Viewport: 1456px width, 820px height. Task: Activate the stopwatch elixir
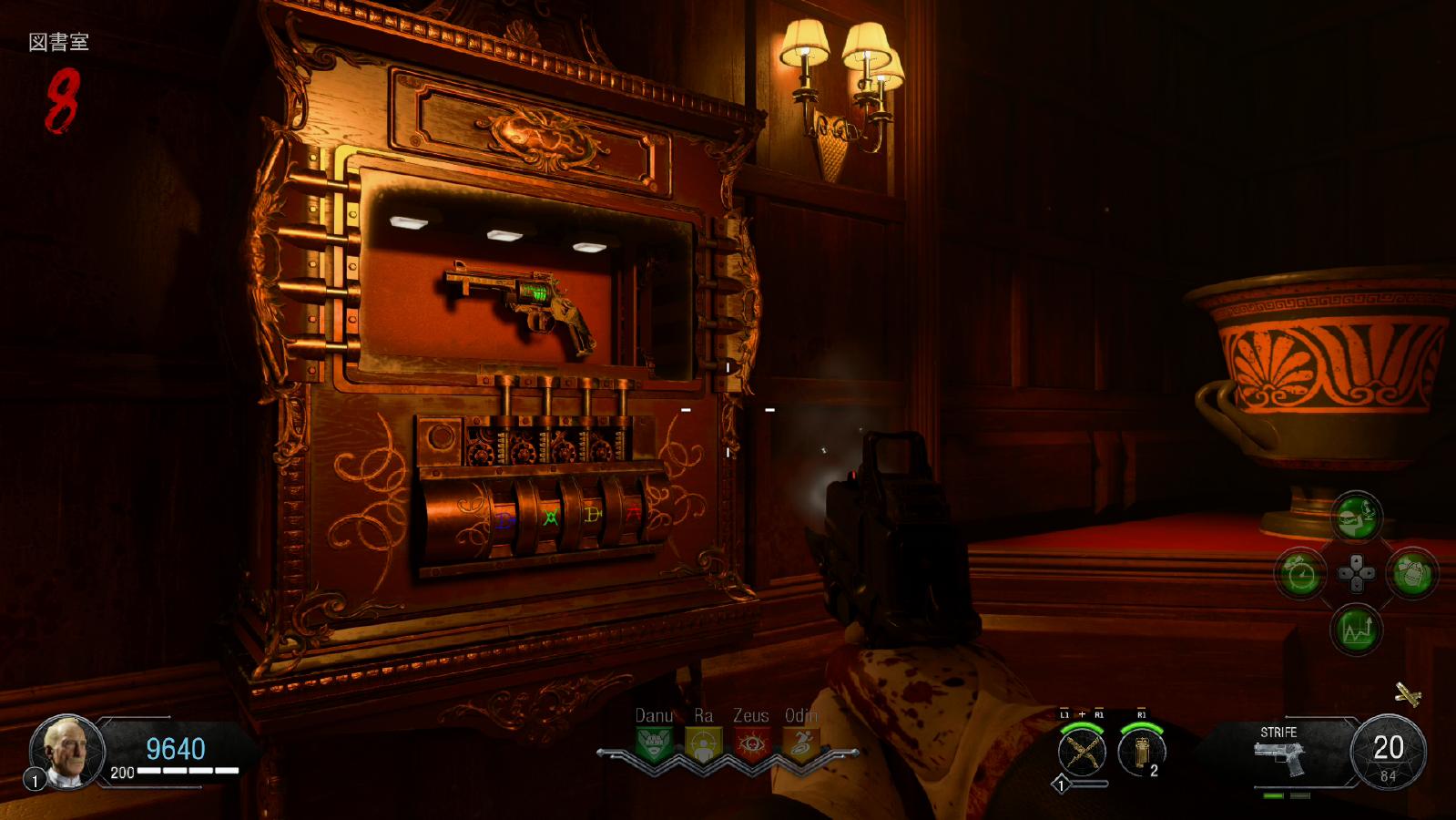pos(1300,574)
